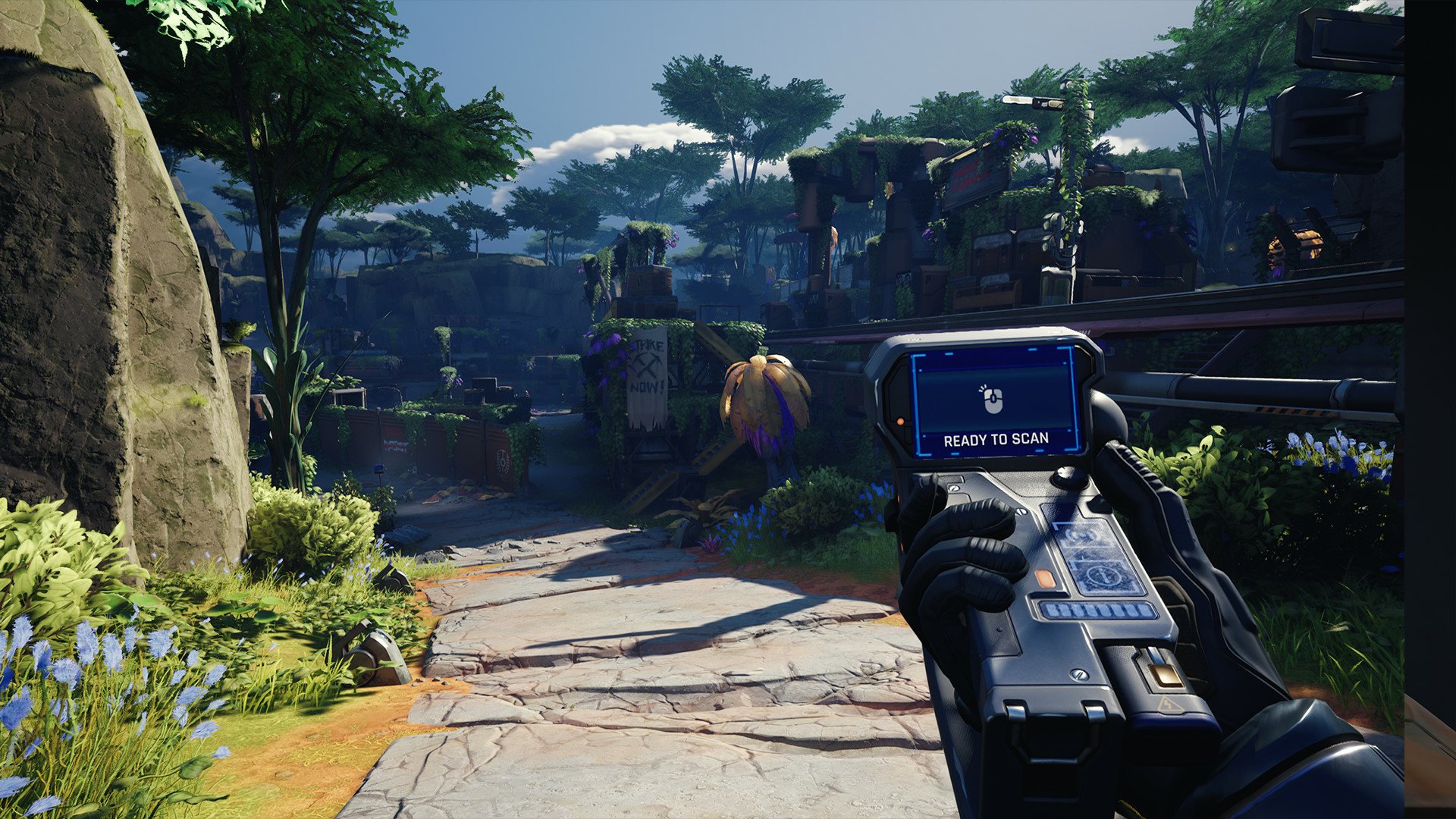Click the segmented battery gauge on the scanner
This screenshot has height=819, width=1456.
[x=1097, y=611]
